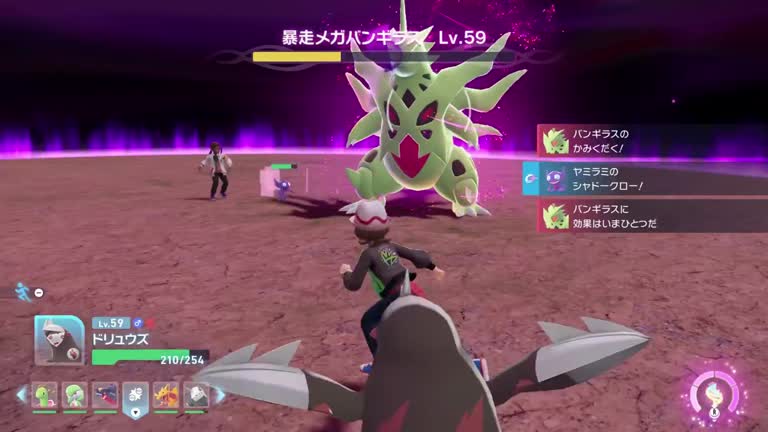The image size is (768, 432).
Task: Click the party bar's right arrow
Action: (220, 395)
